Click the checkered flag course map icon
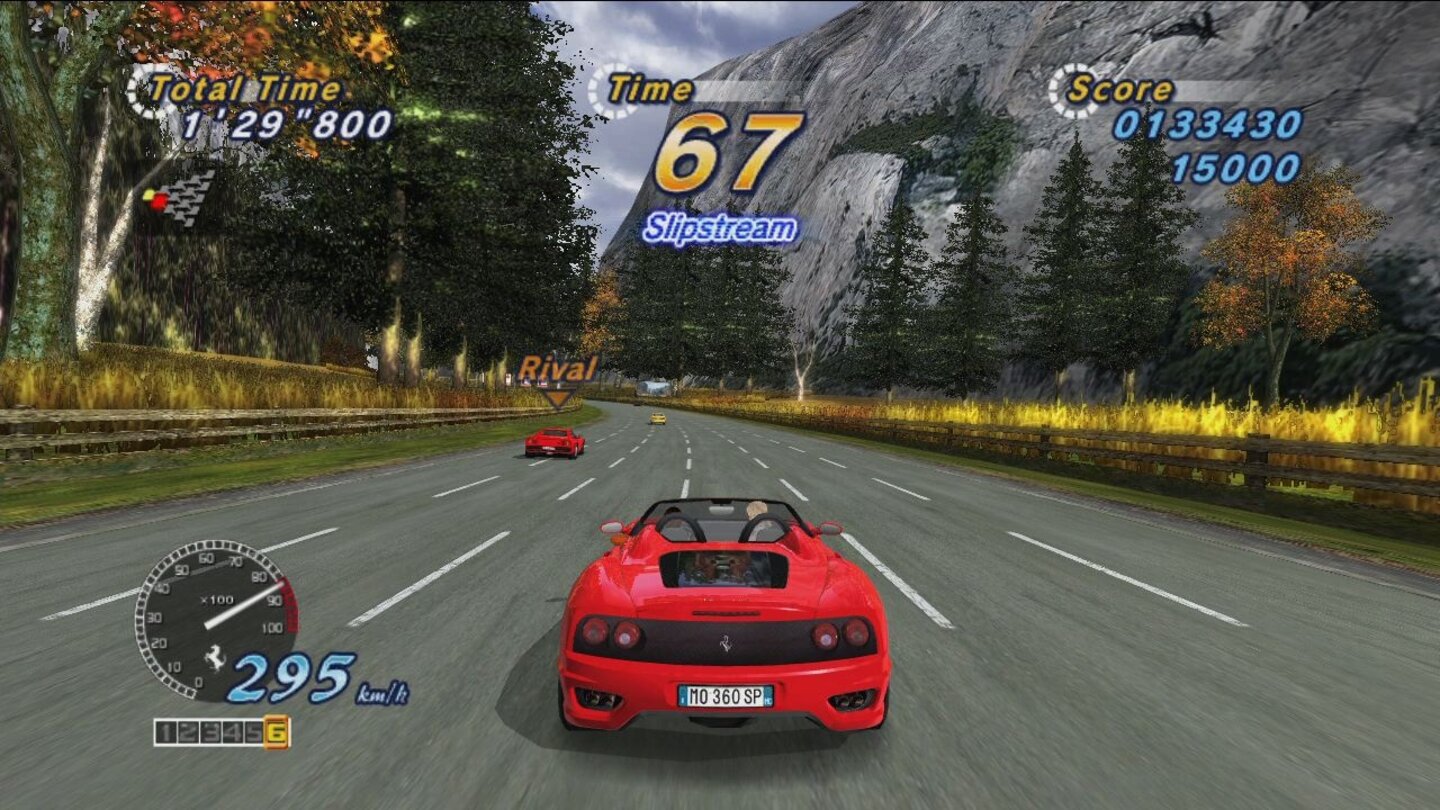The width and height of the screenshot is (1440, 810). pos(185,200)
